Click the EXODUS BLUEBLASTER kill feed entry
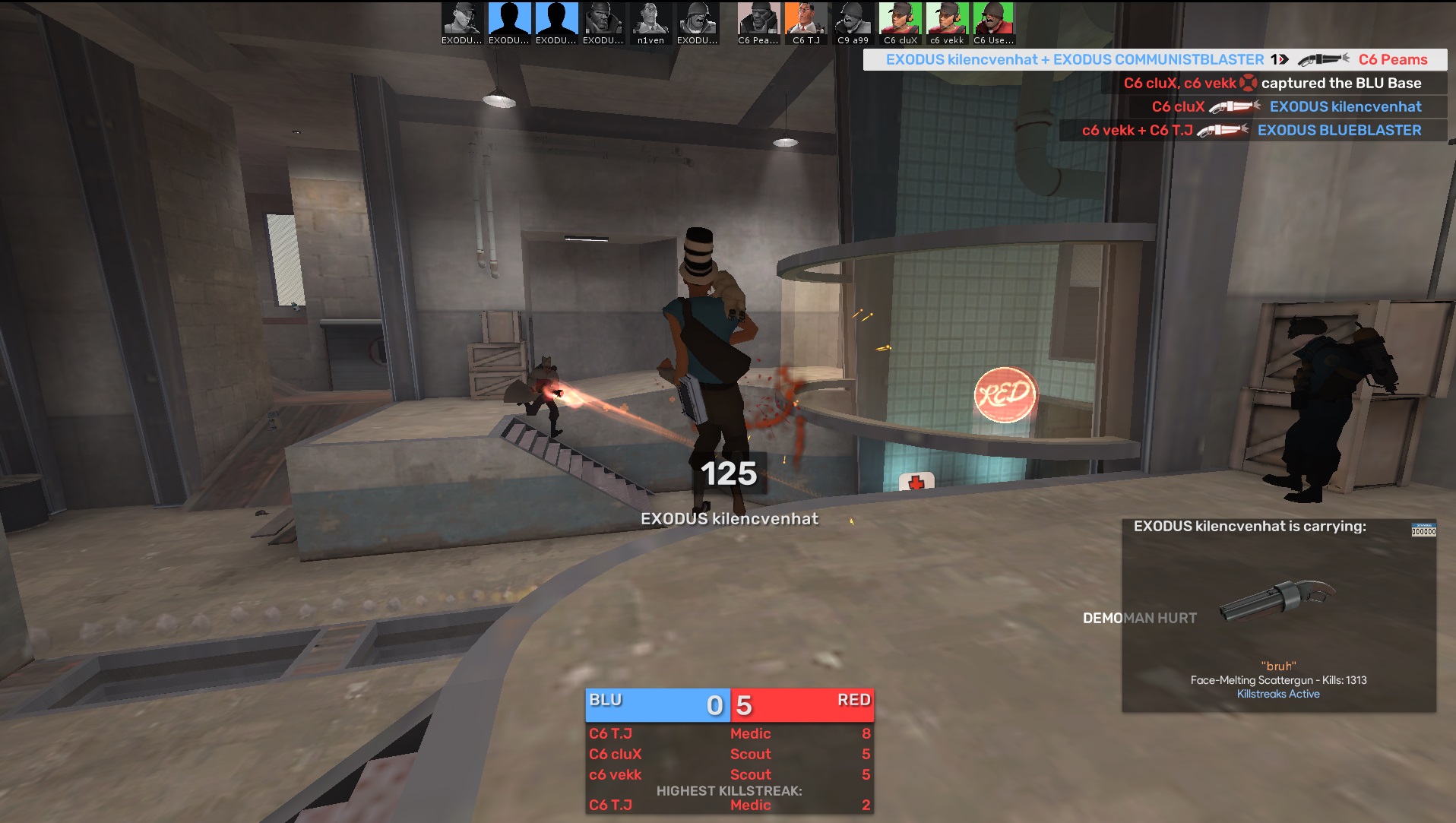Viewport: 1456px width, 823px height. click(x=1251, y=130)
